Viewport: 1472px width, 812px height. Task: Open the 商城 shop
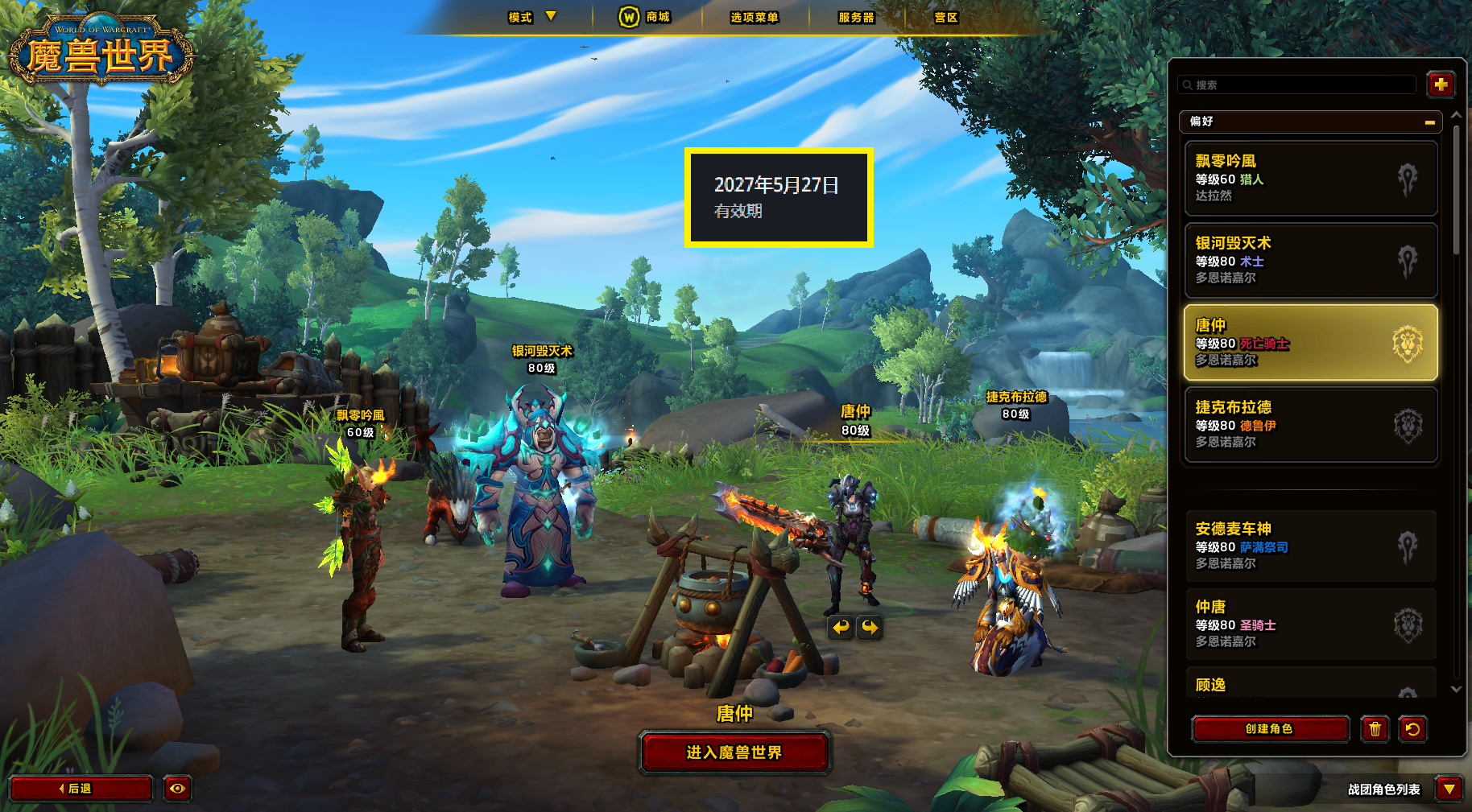[x=644, y=17]
